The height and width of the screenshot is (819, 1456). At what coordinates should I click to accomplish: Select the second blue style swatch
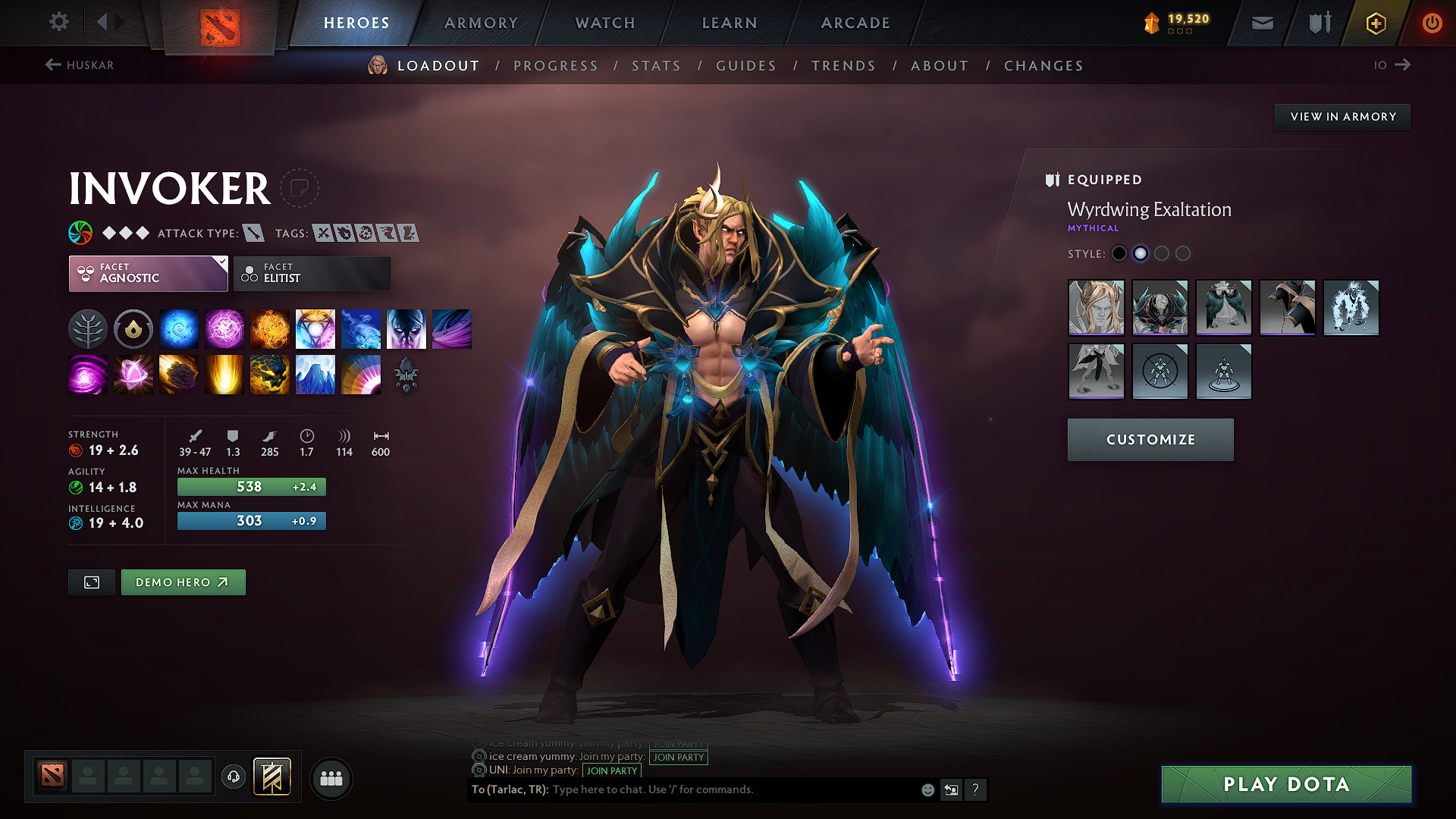1141,253
